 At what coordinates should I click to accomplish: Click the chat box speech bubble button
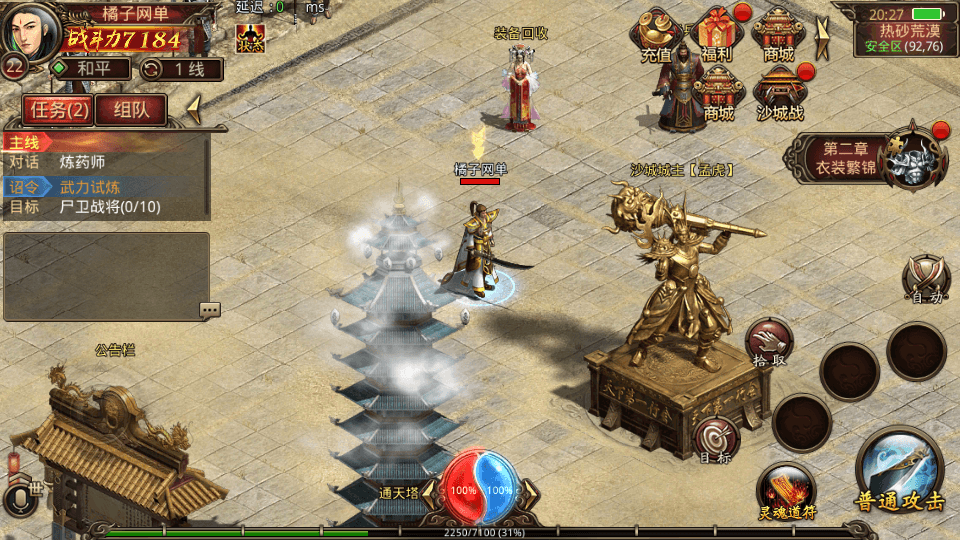209,310
